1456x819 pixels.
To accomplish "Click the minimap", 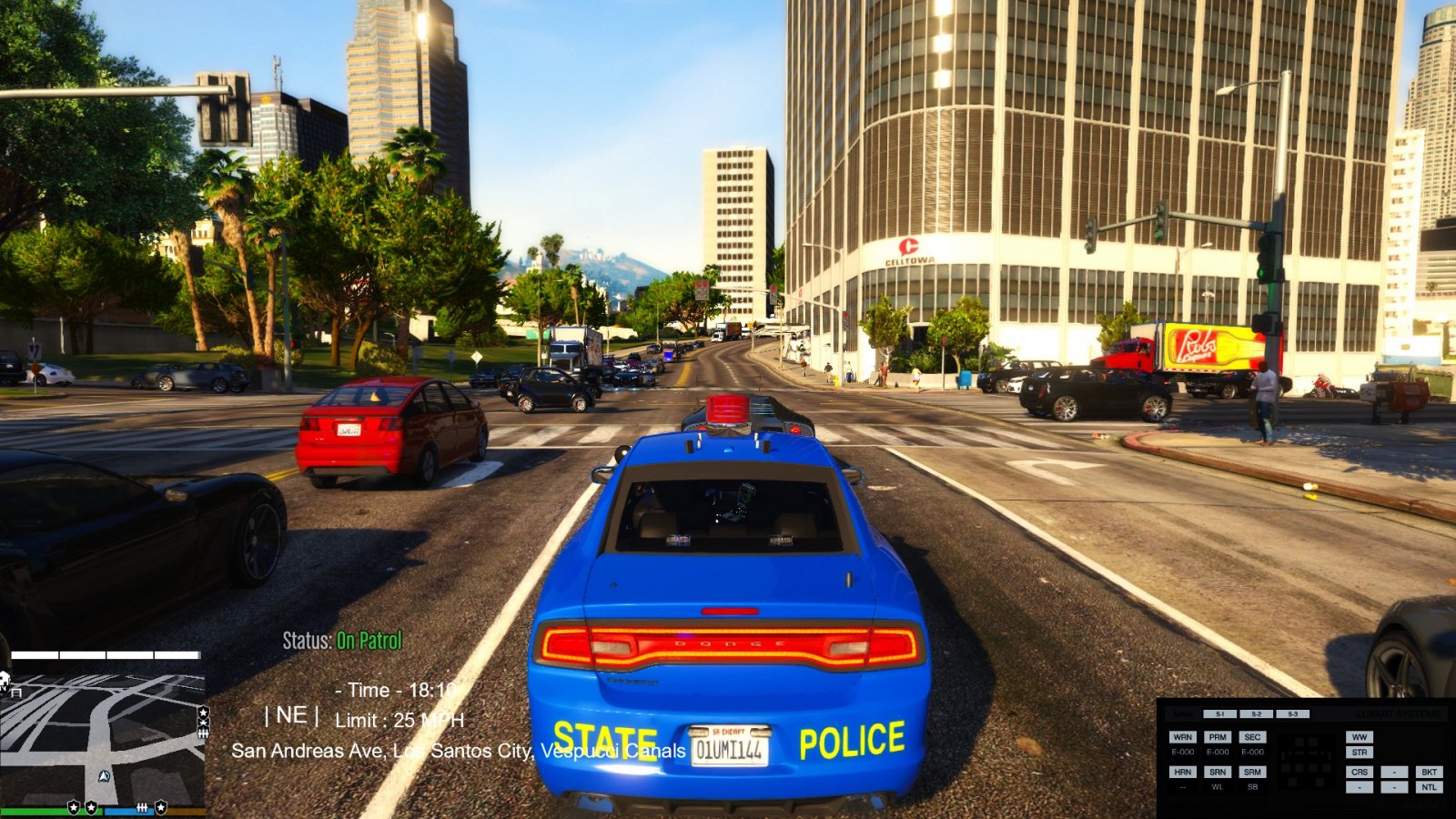I will tap(102, 739).
